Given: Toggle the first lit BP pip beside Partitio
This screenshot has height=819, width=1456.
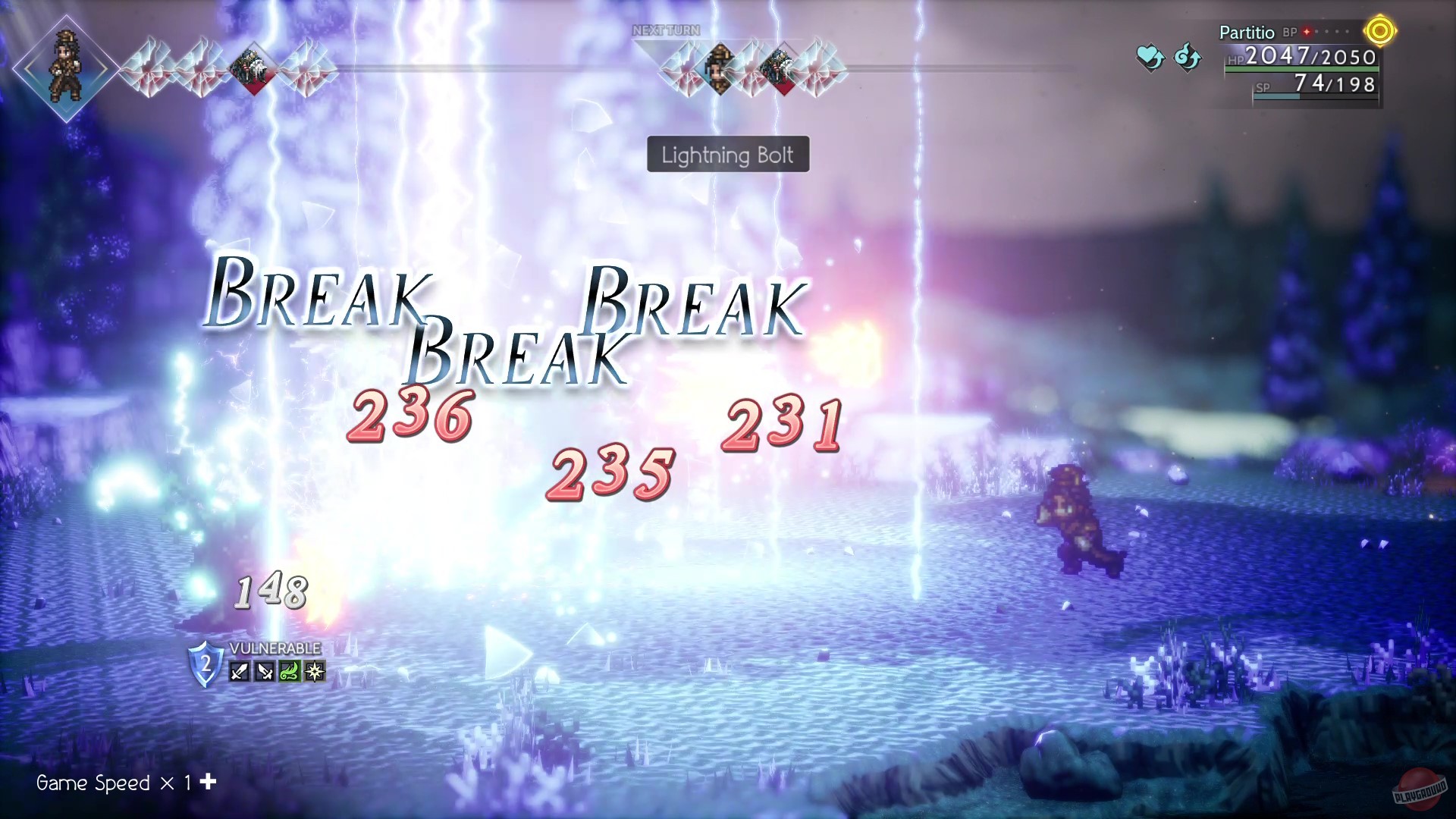Looking at the screenshot, I should (x=1307, y=32).
